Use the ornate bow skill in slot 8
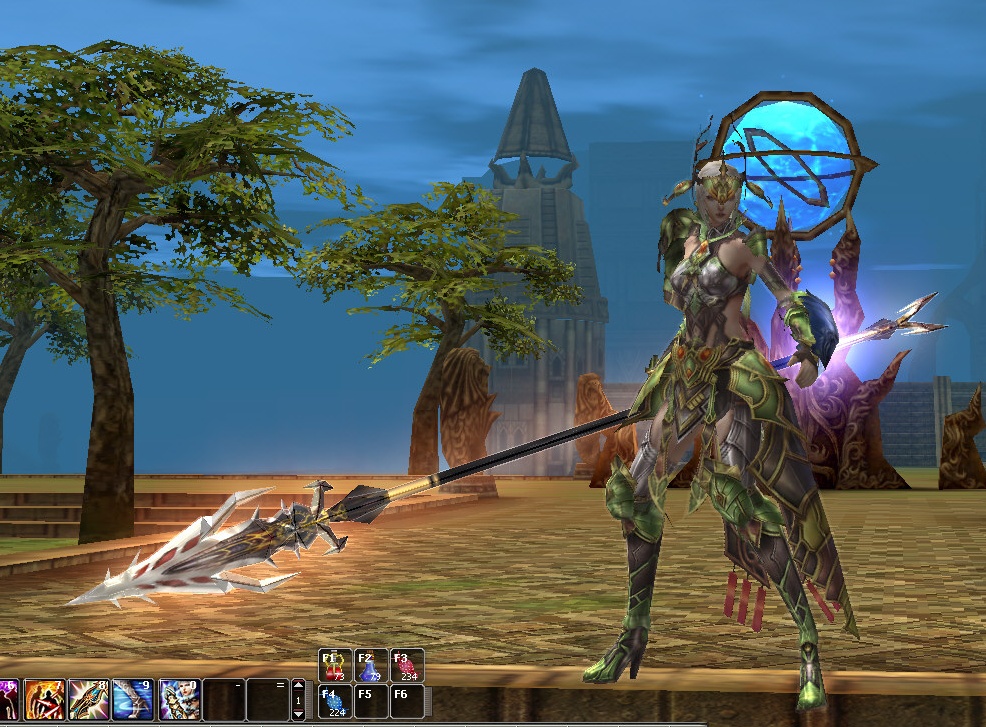986x727 pixels. [x=89, y=698]
